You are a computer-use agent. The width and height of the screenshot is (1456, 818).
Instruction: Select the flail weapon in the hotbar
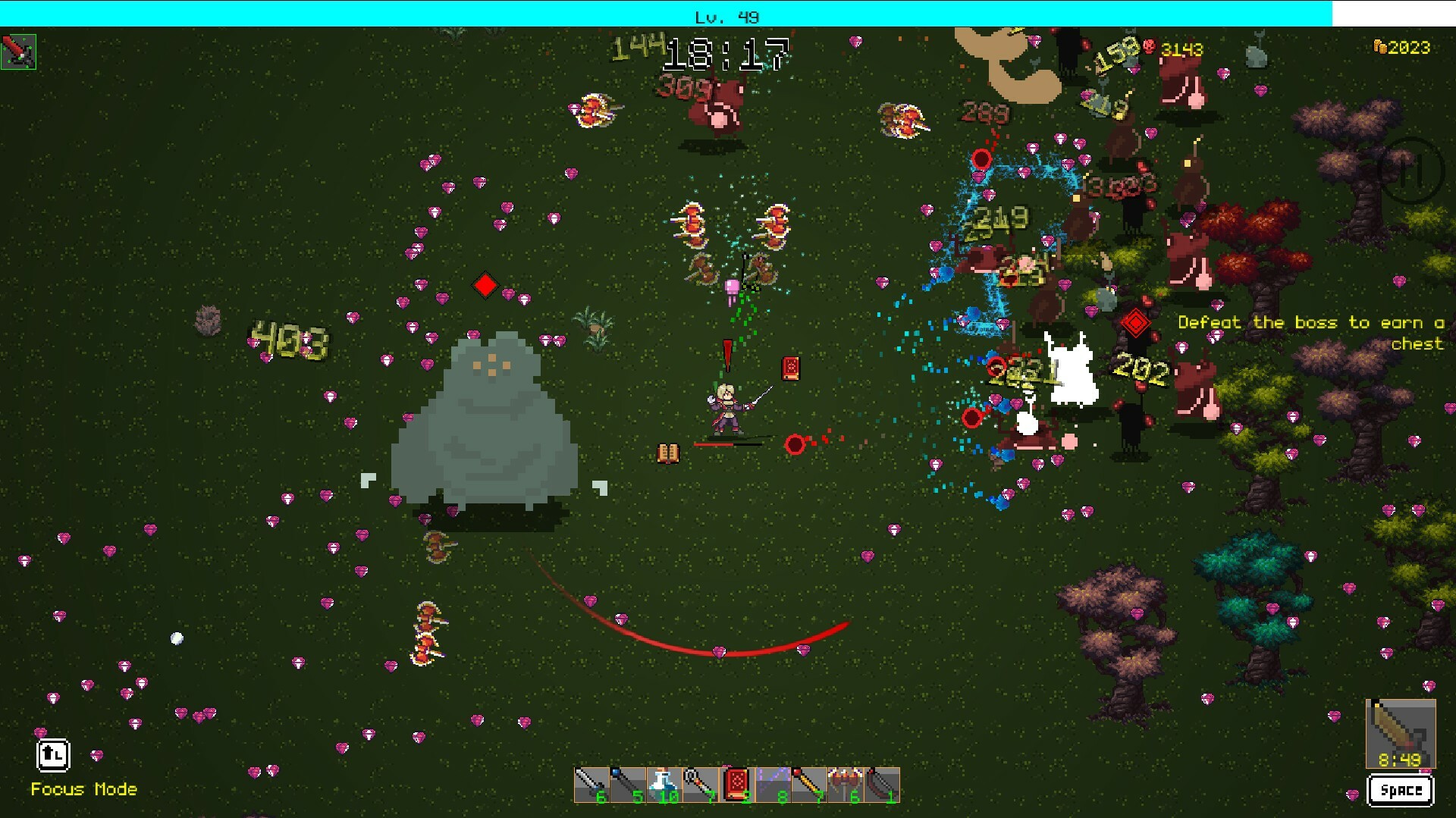click(x=701, y=785)
